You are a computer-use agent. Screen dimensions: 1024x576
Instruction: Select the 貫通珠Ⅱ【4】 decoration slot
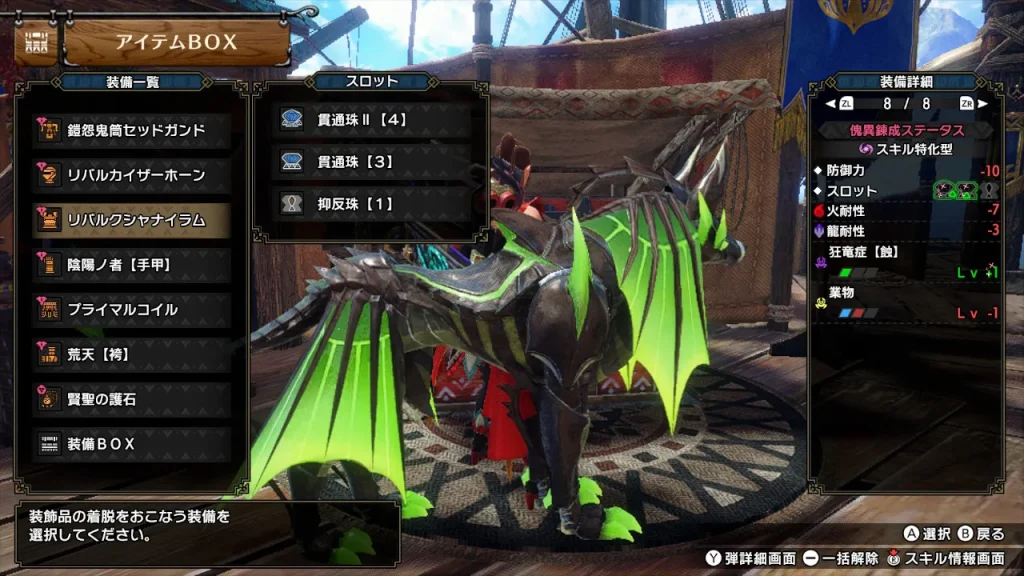click(x=371, y=120)
